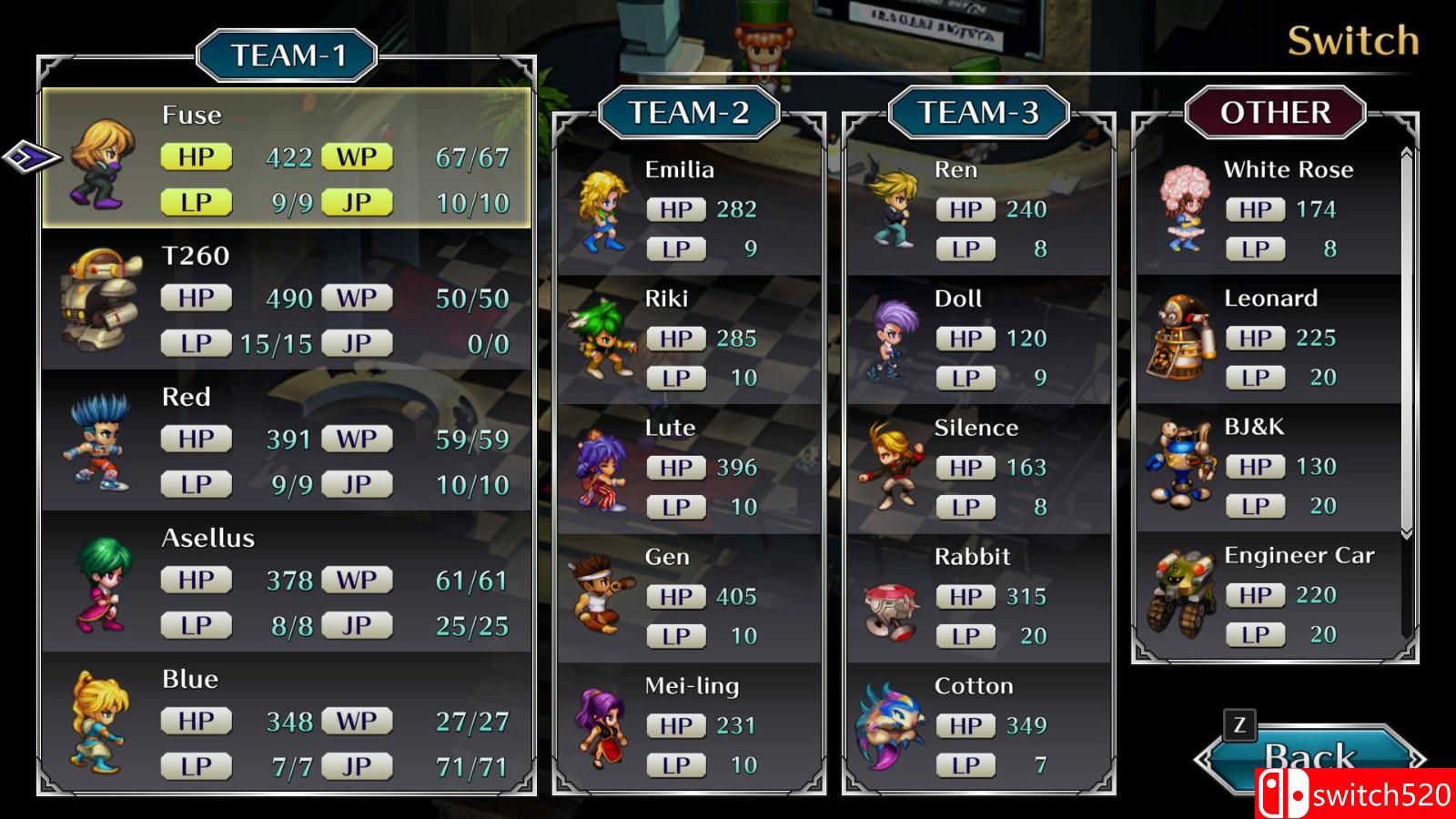Image resolution: width=1456 pixels, height=819 pixels.
Task: Select Ren in Team-3
Action: click(978, 210)
